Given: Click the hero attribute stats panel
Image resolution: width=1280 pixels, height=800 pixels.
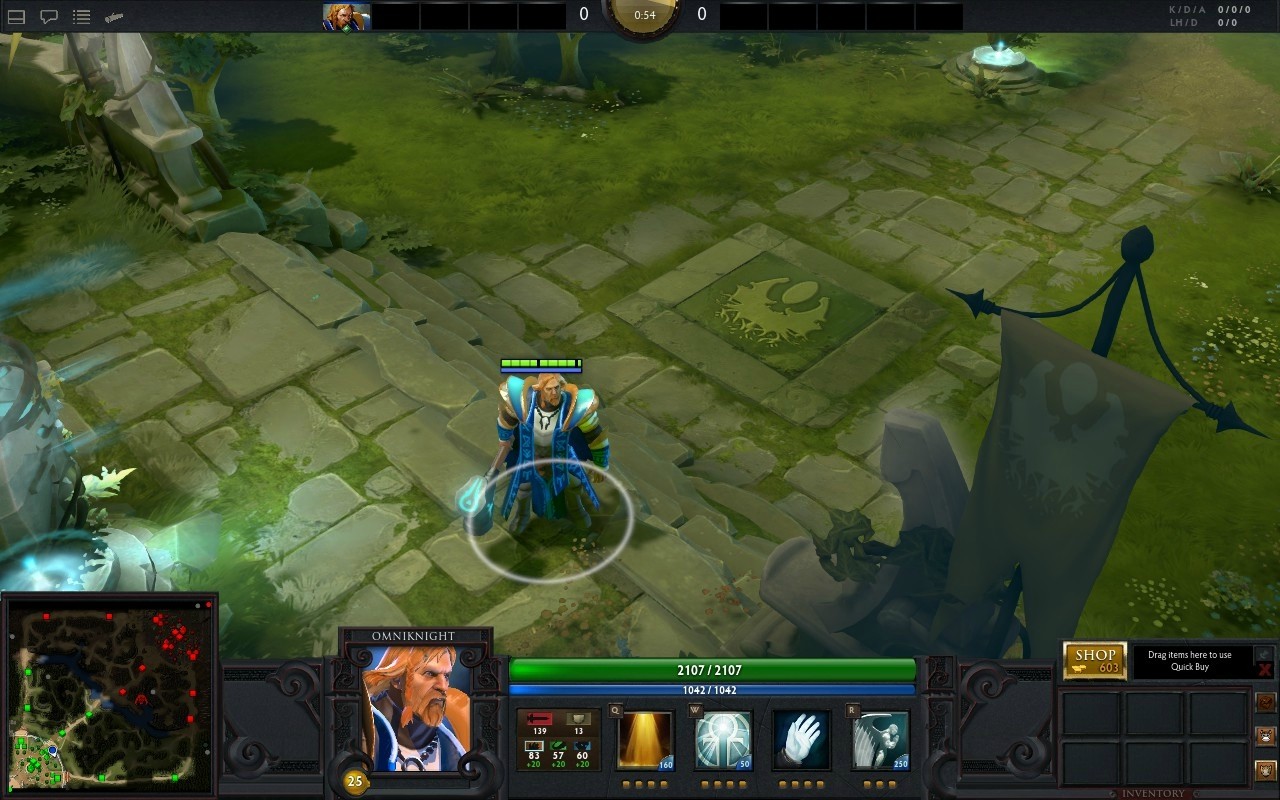Looking at the screenshot, I should [x=558, y=740].
